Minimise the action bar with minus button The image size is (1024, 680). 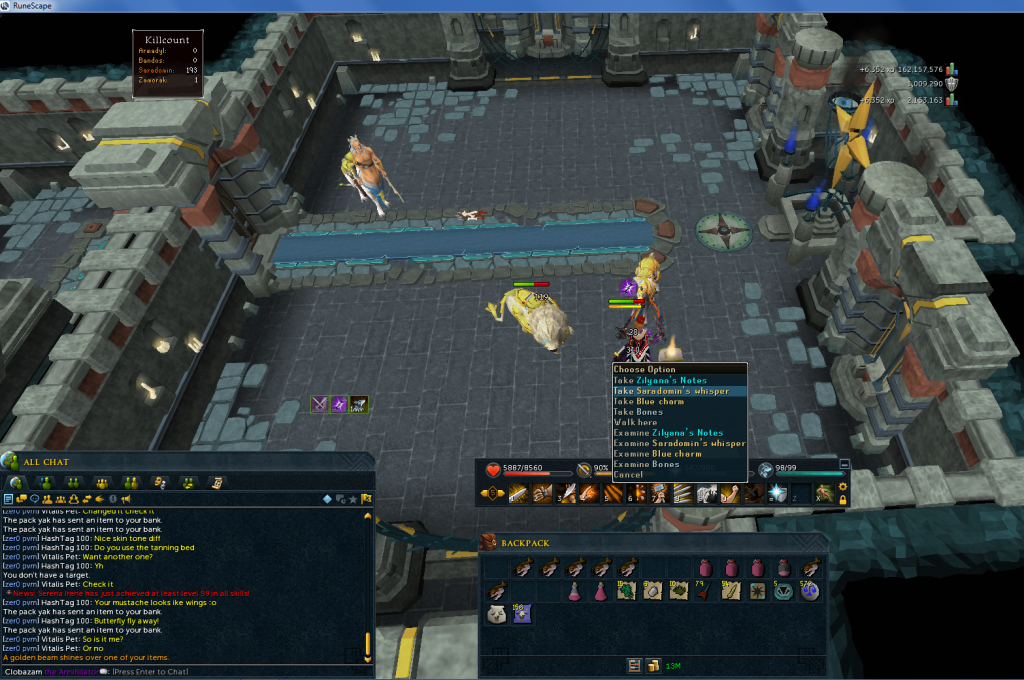pos(844,465)
